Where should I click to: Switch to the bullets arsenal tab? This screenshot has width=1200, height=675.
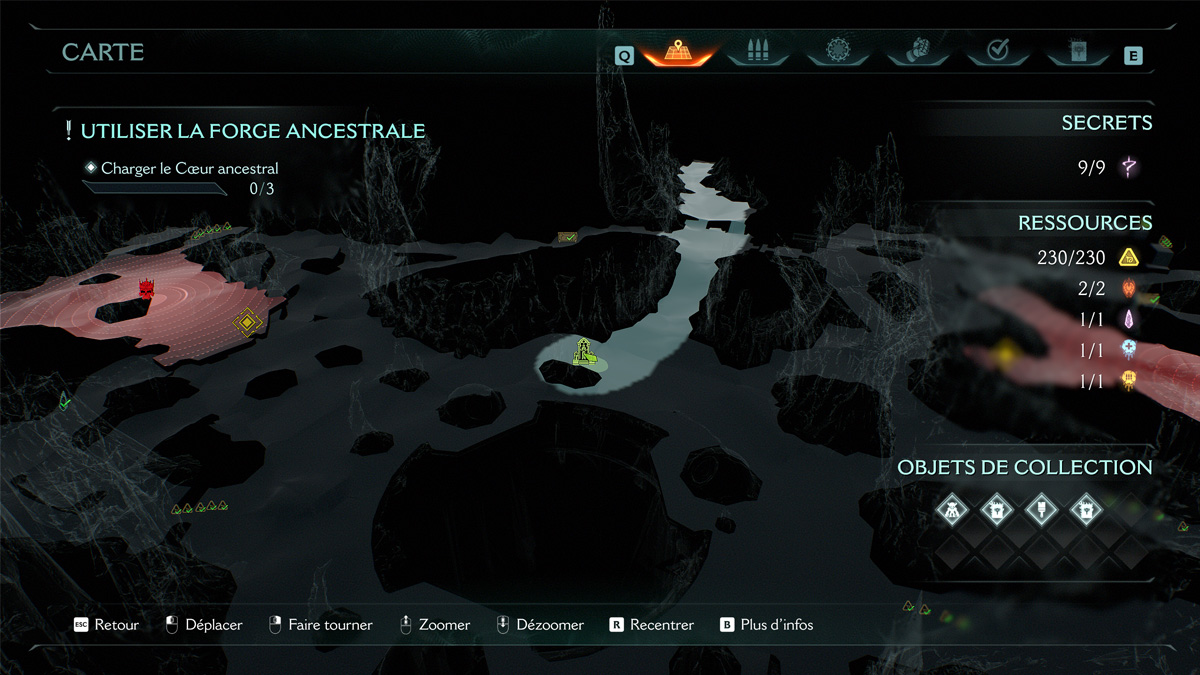[758, 50]
